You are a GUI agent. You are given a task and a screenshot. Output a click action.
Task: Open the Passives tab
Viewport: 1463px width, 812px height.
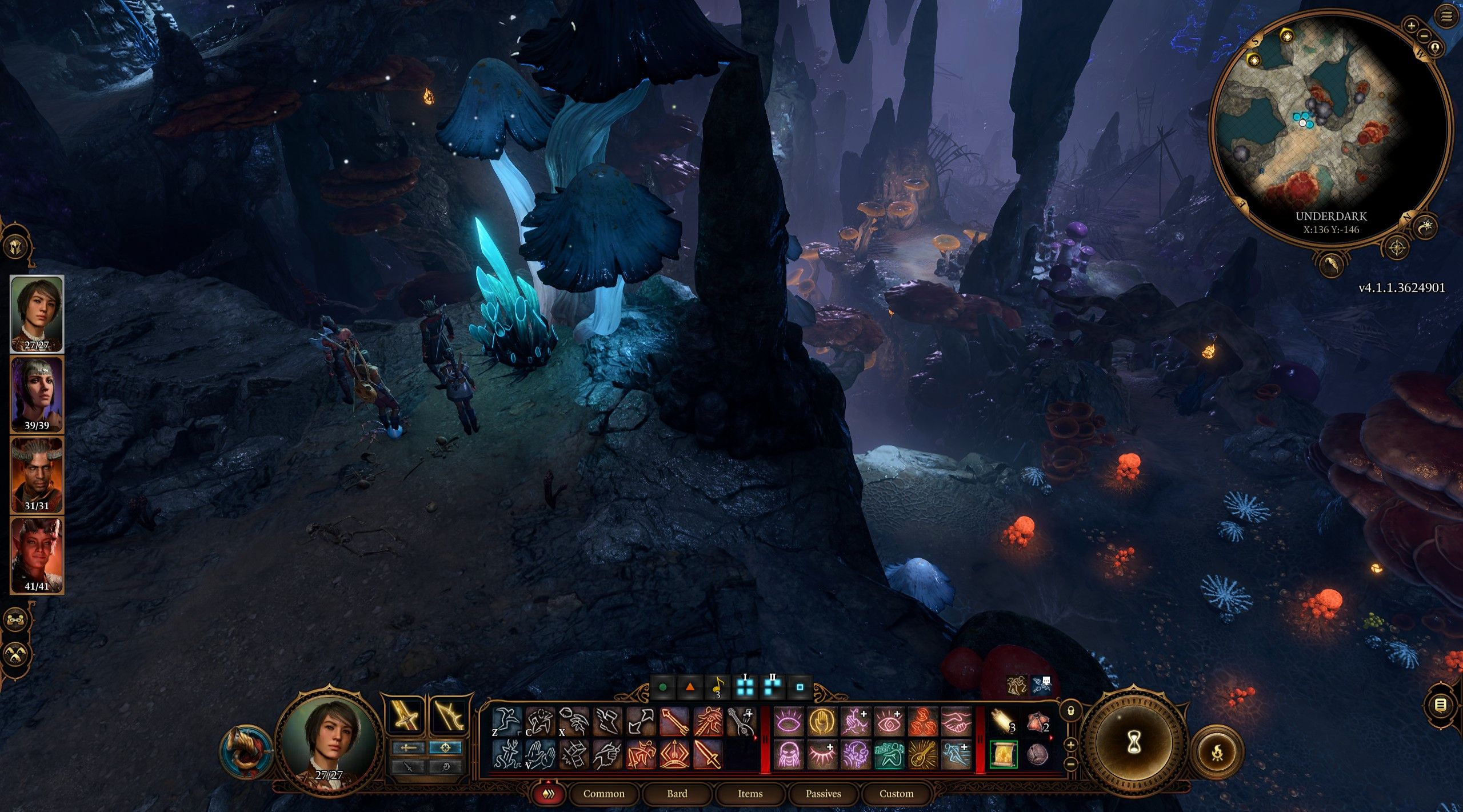(823, 794)
